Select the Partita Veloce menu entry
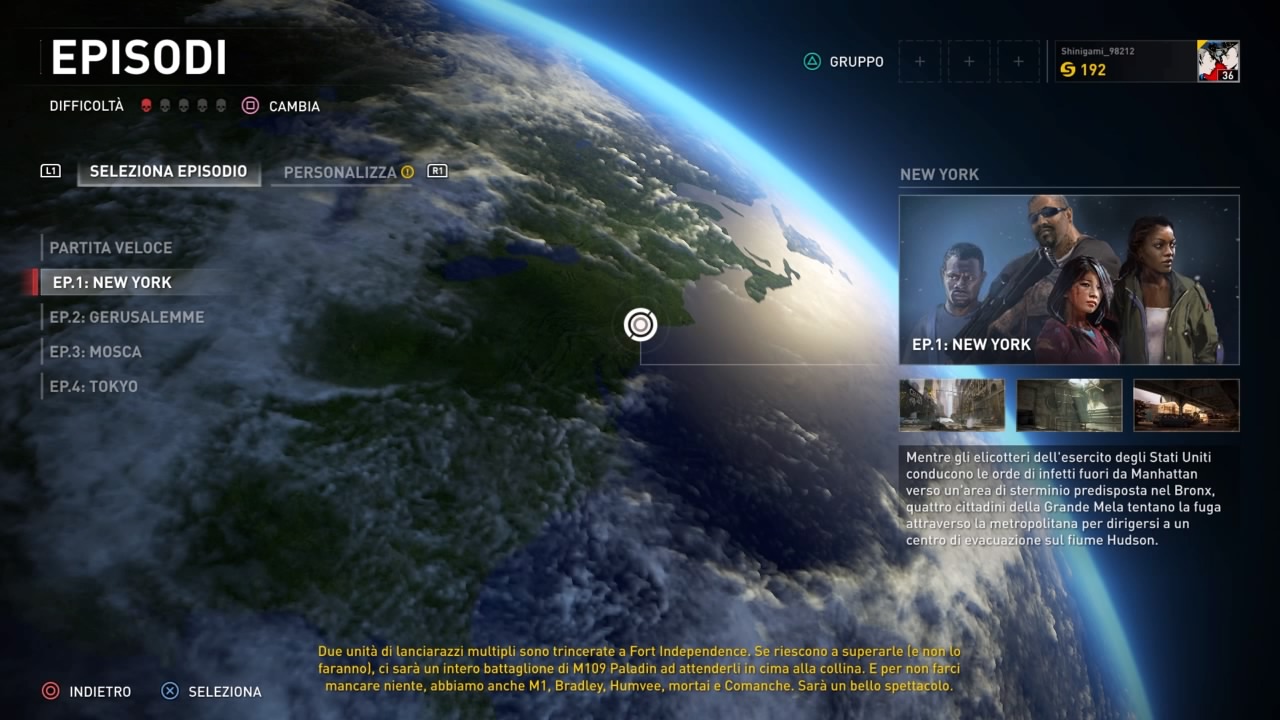The height and width of the screenshot is (720, 1280). click(x=111, y=248)
